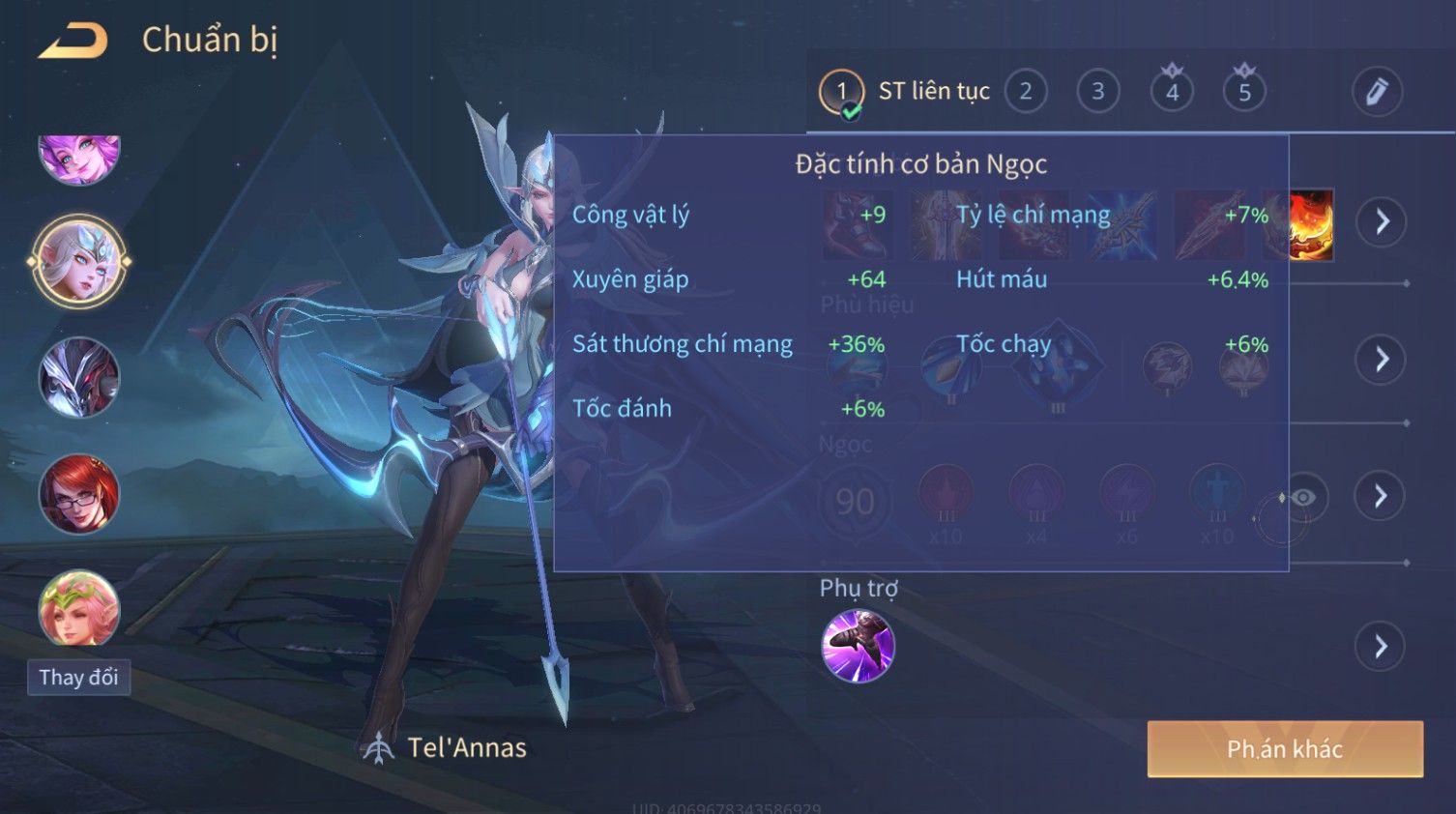Open the Ngọc section arrow
The height and width of the screenshot is (814, 1456).
pos(1382,496)
